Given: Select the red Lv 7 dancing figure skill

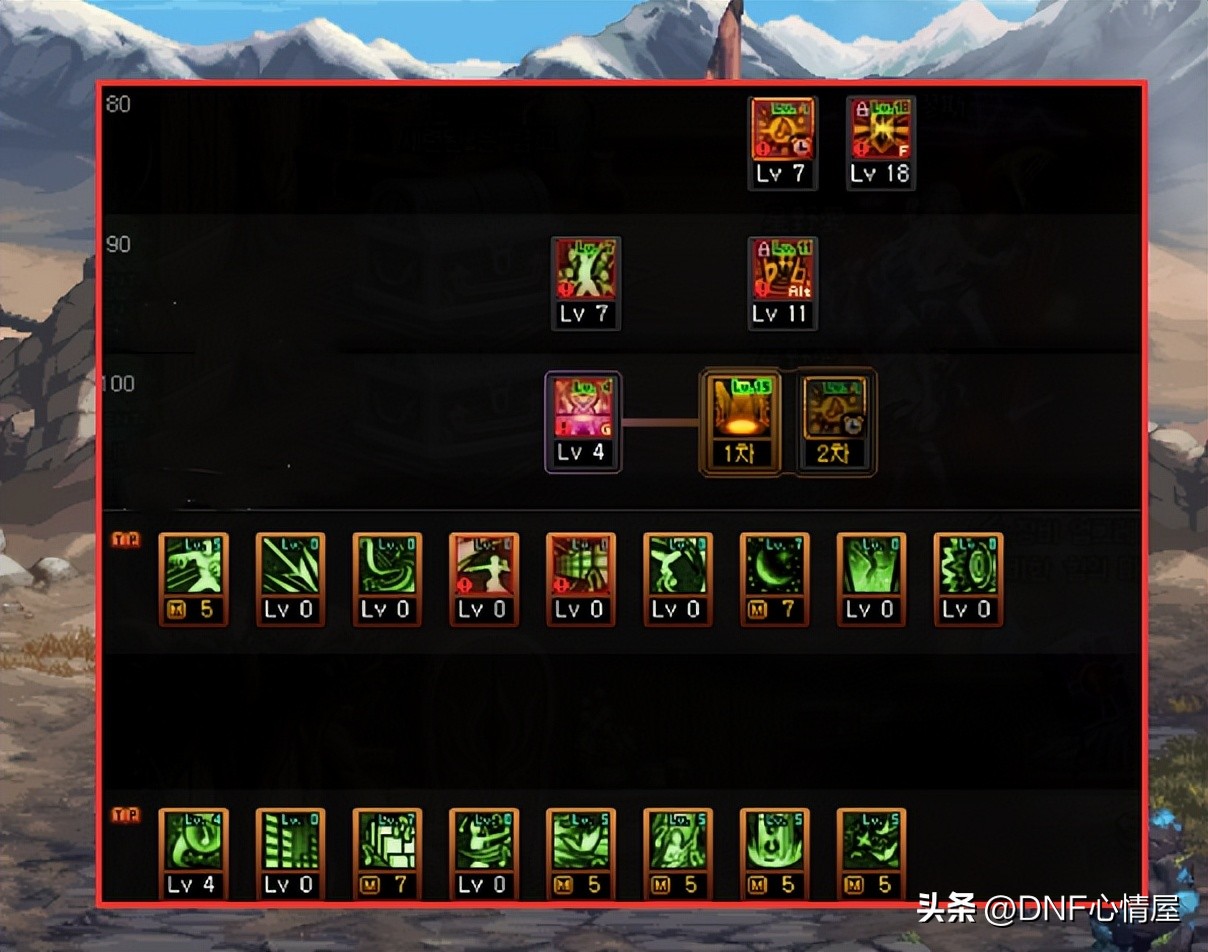Looking at the screenshot, I should click(585, 270).
